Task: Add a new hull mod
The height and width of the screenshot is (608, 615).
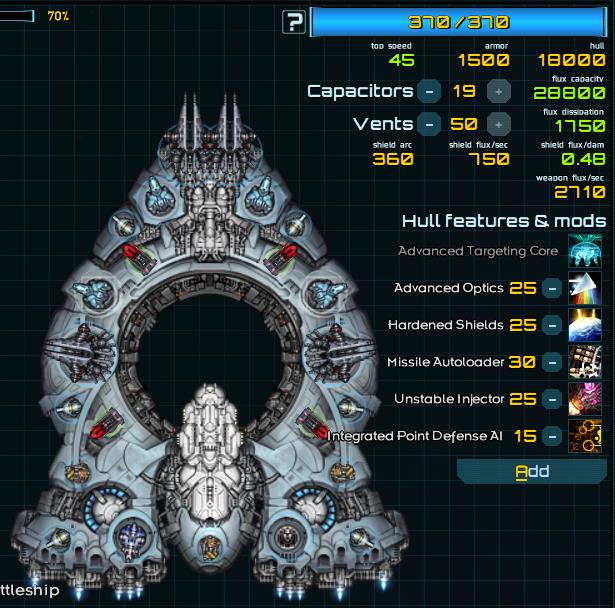Action: [532, 471]
